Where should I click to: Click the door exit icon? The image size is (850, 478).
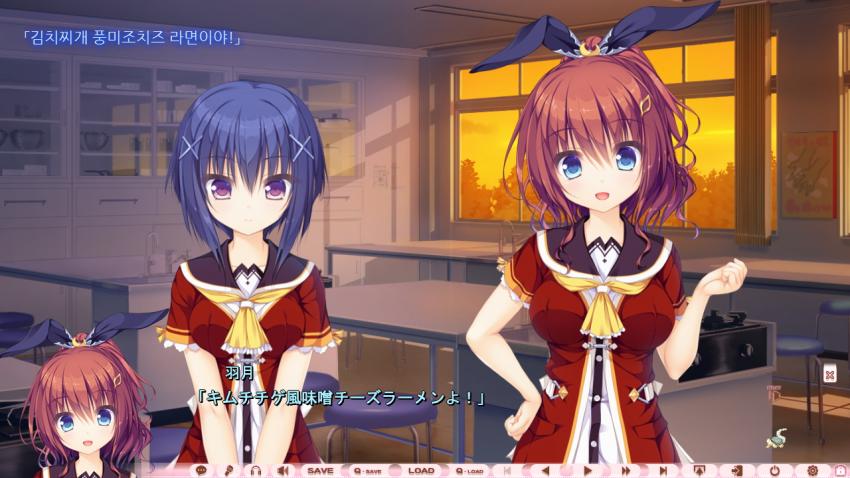pyautogui.click(x=737, y=470)
